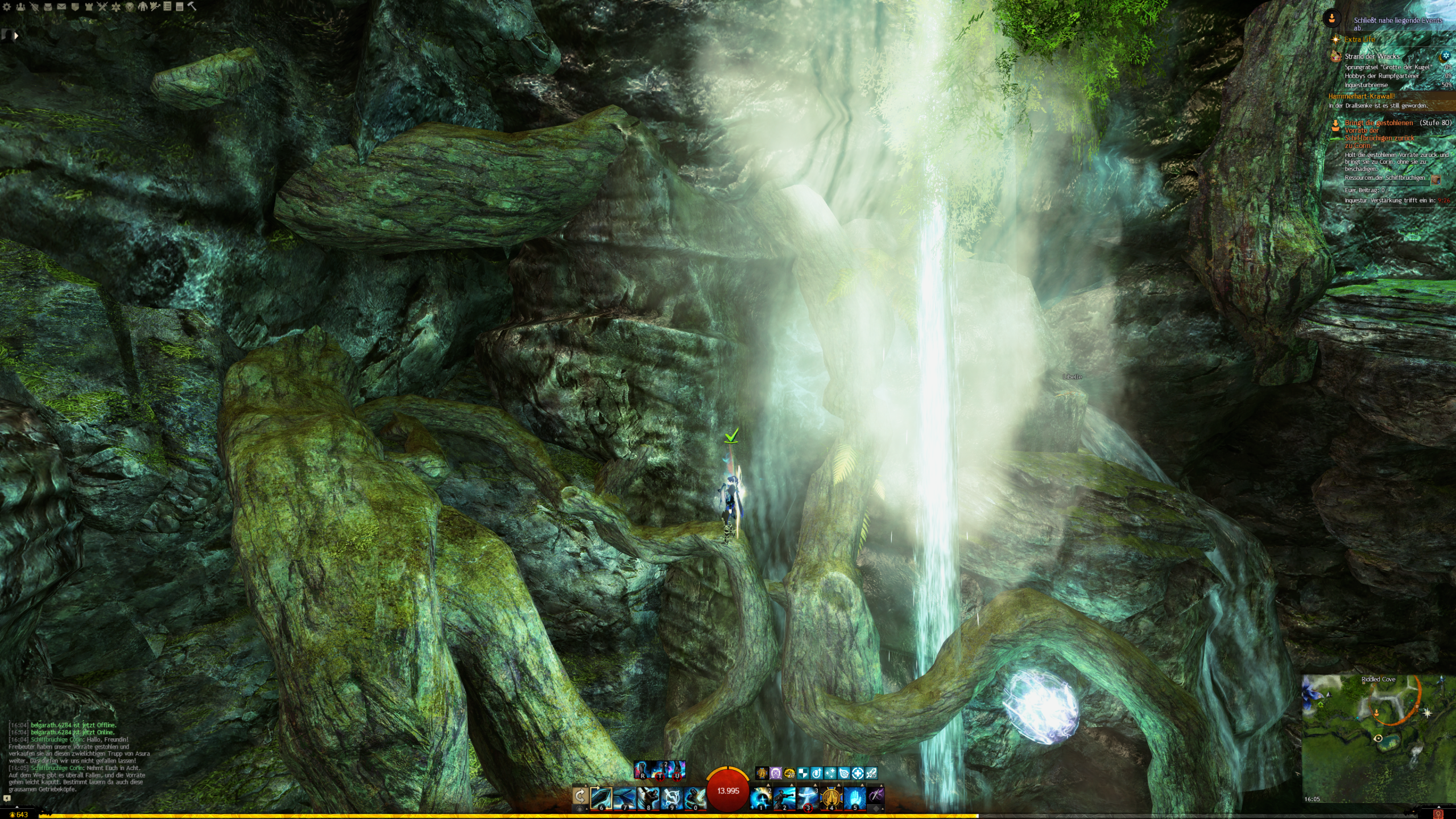Screen dimensions: 1456x819
Task: Open the game menu gear icon
Action: 7,7
